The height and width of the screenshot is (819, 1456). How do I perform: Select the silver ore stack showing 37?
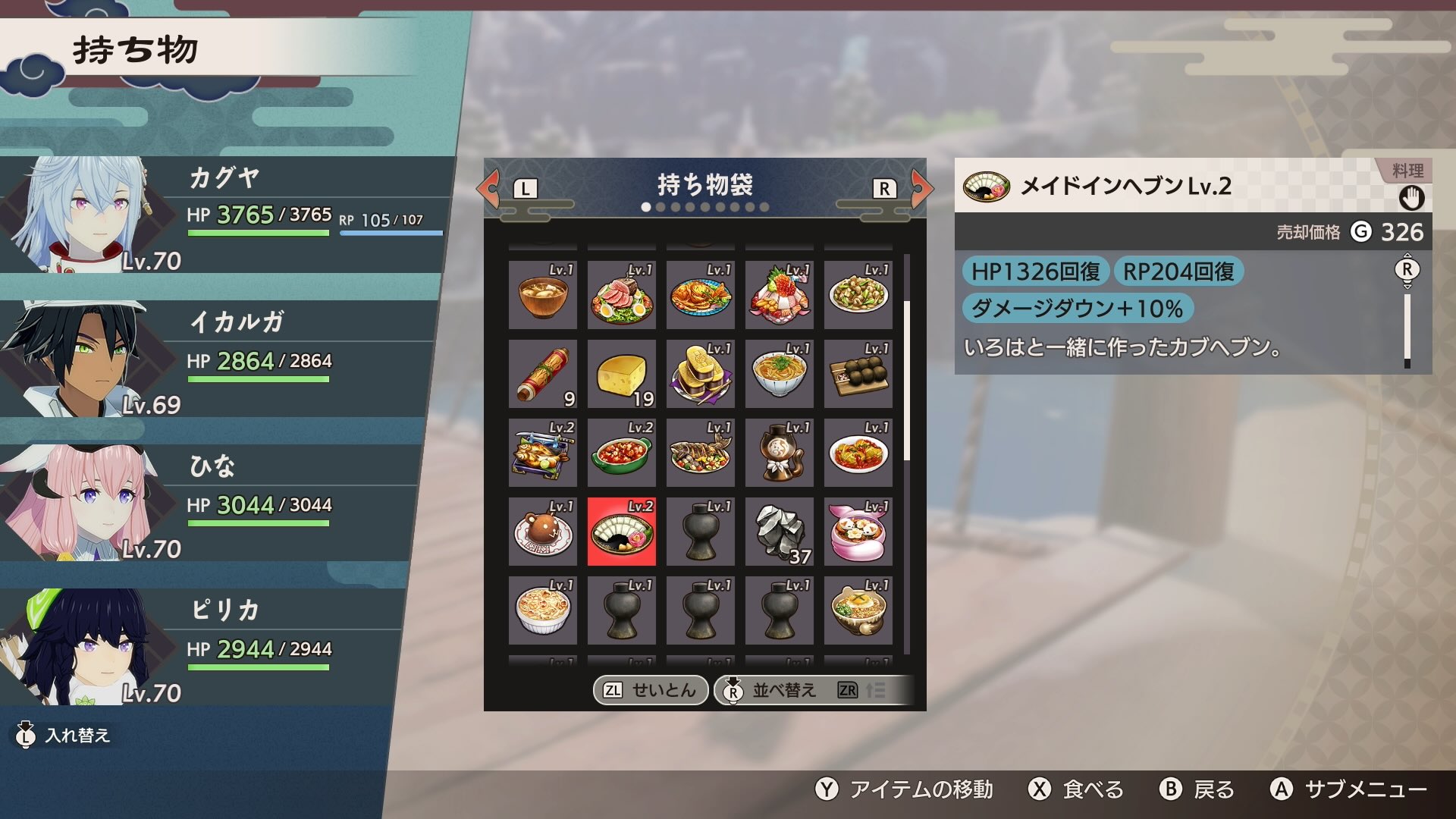pos(779,531)
